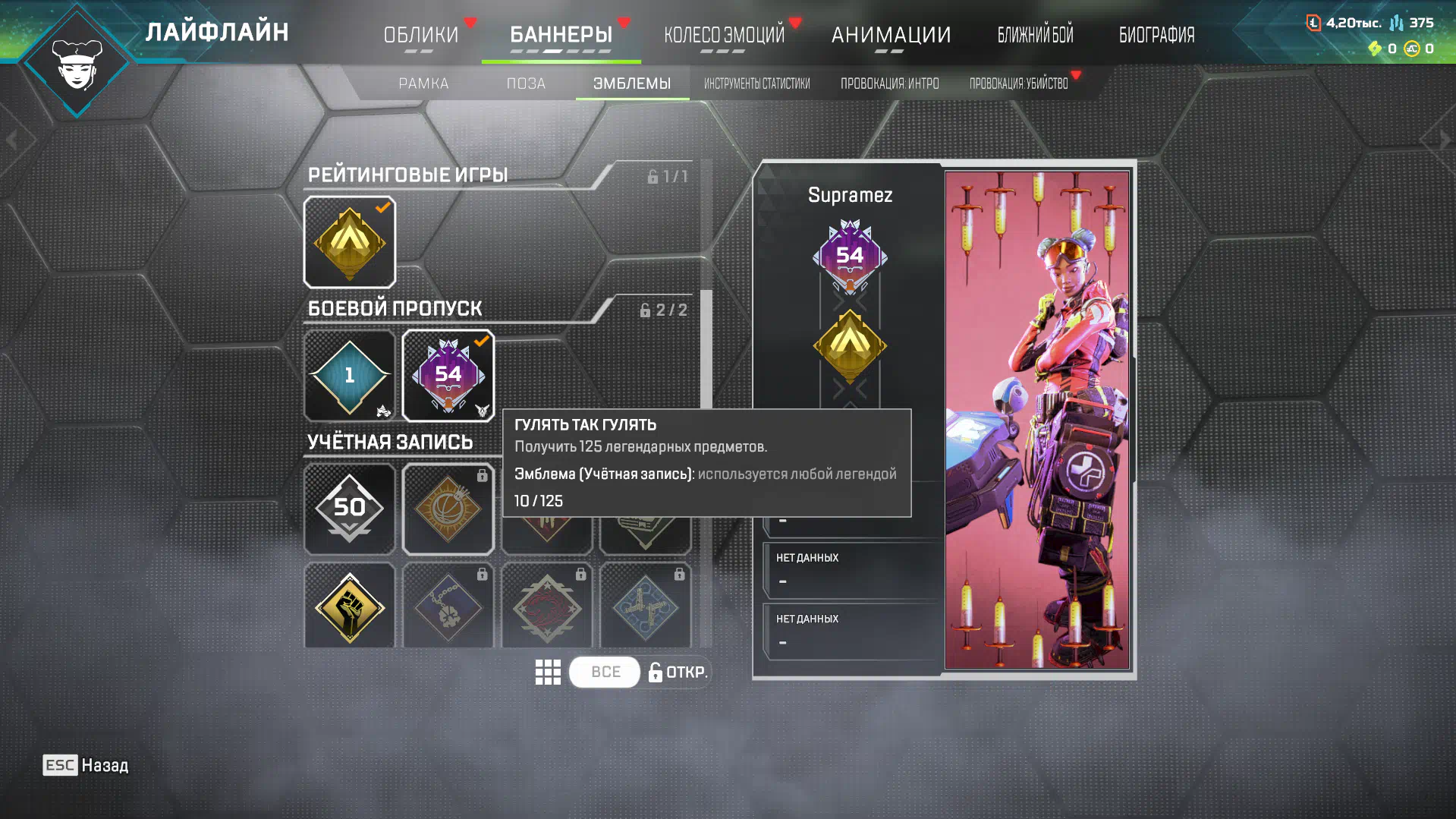Open the ПОЗА sub-tab

point(526,83)
